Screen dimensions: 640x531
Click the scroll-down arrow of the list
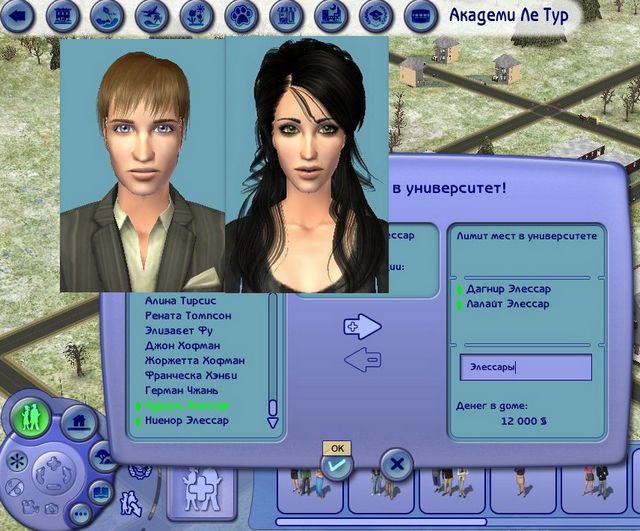click(x=272, y=423)
